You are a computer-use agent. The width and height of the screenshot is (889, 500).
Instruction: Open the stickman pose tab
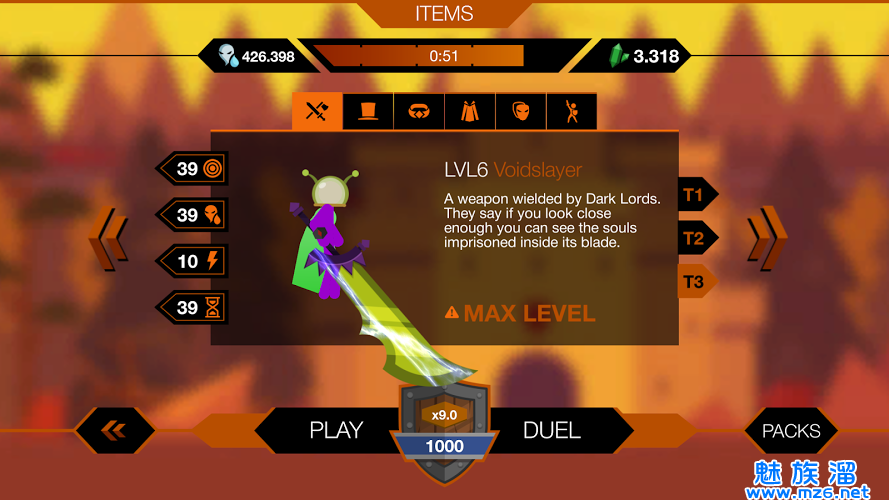tap(572, 112)
